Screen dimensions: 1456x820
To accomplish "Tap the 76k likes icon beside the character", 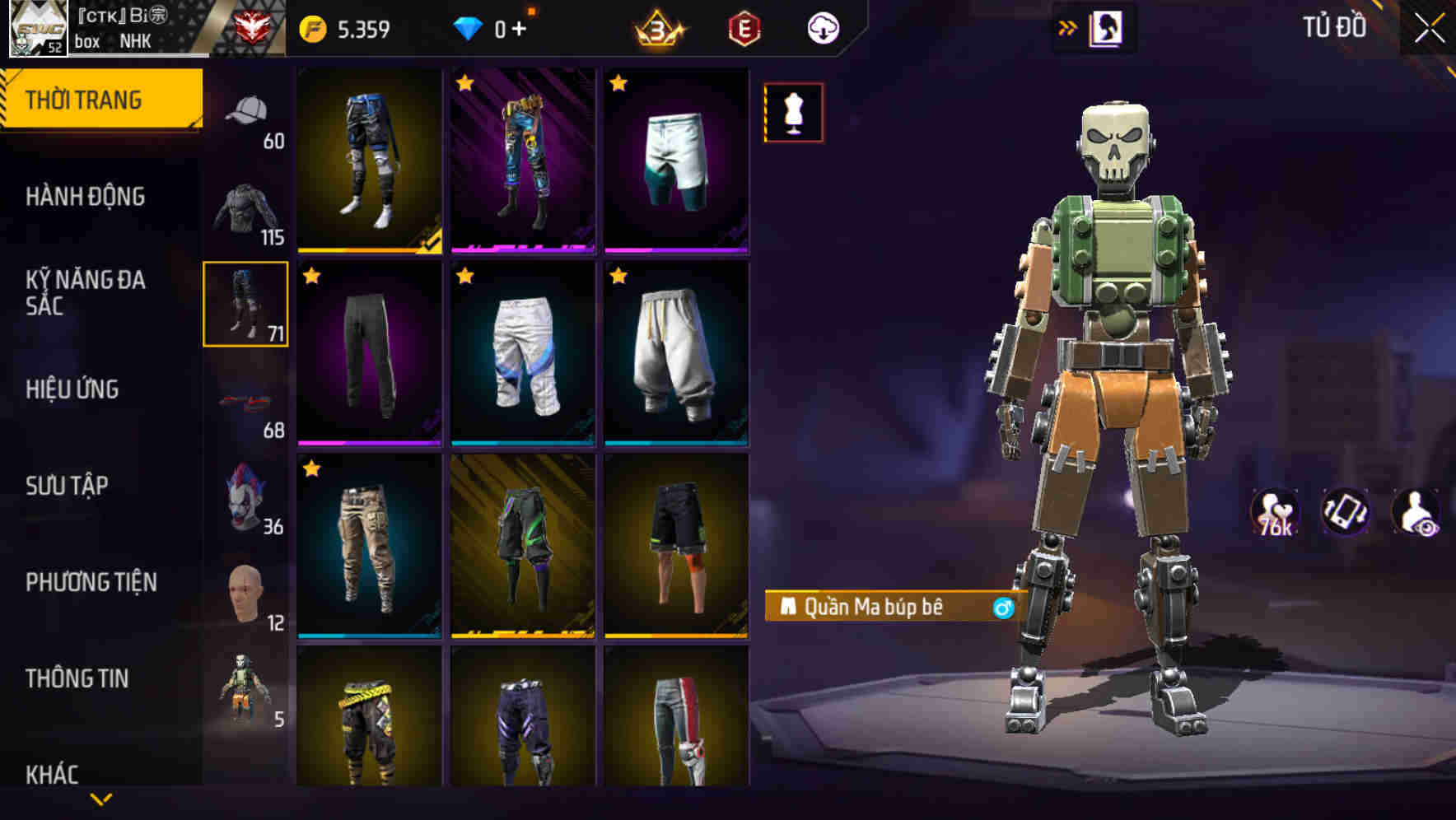I will click(x=1276, y=512).
